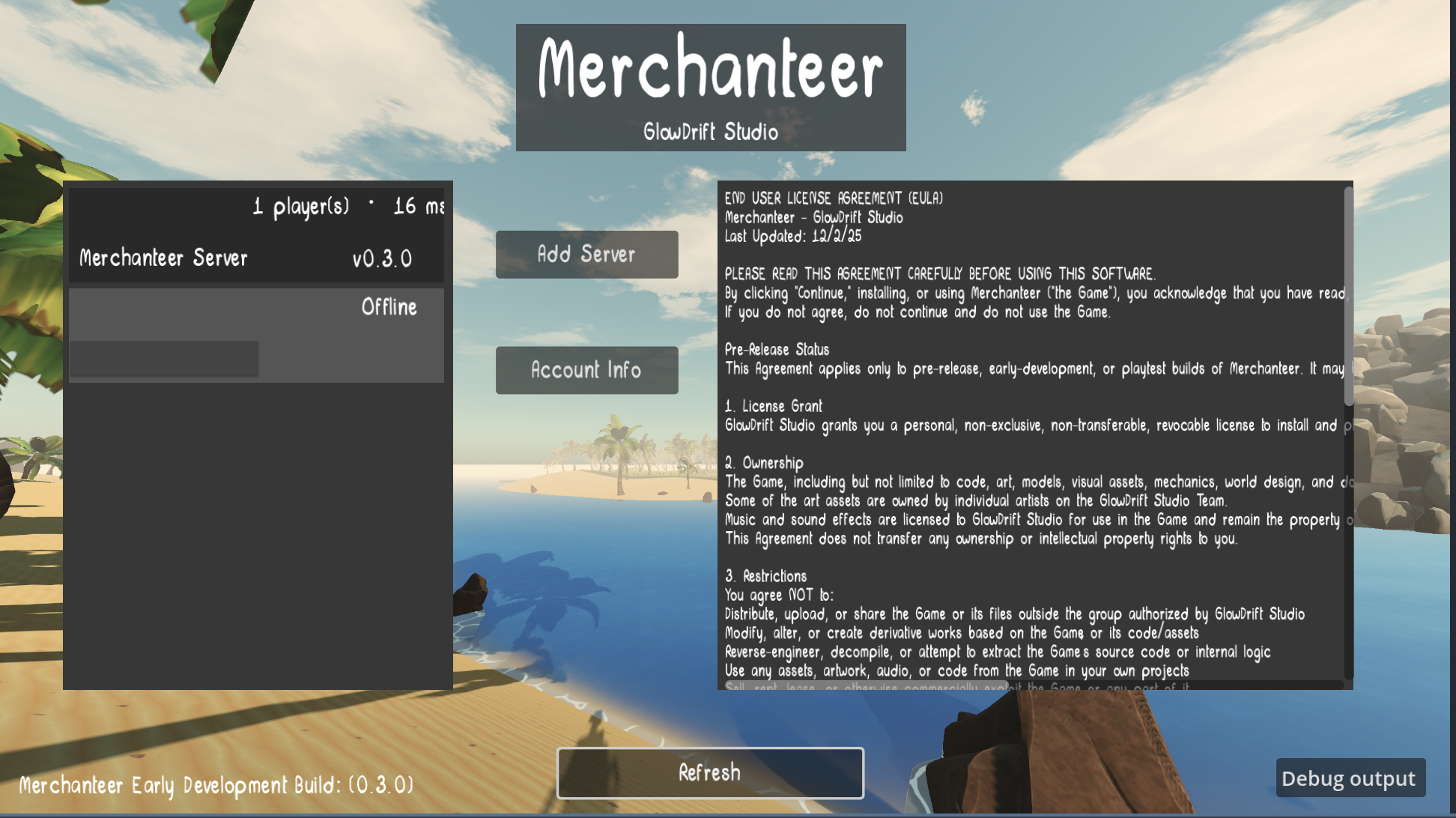Click the 1 player(s) status text

[x=300, y=205]
